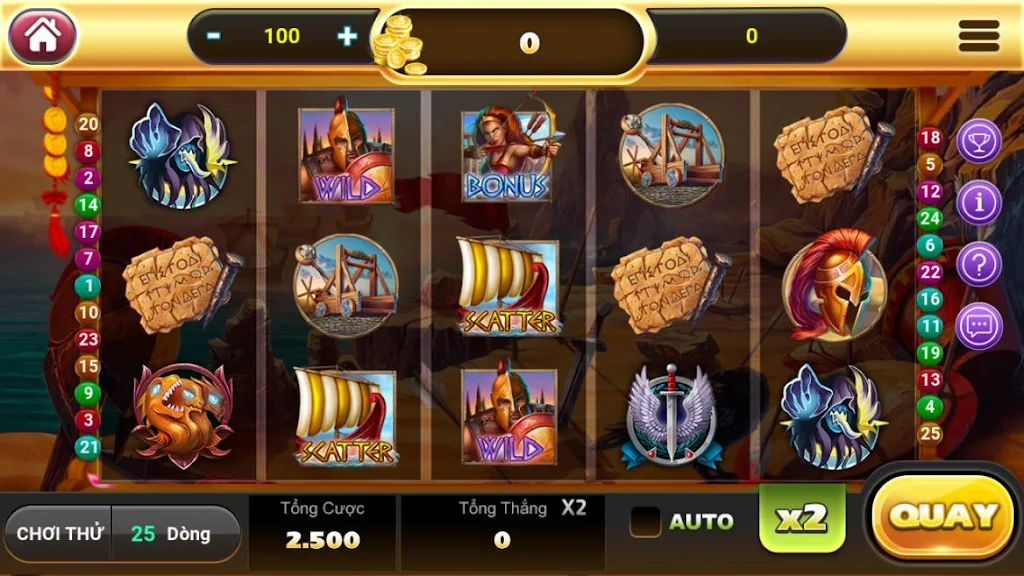The width and height of the screenshot is (1024, 576).
Task: Decrease the bet with the minus button
Action: tap(214, 36)
